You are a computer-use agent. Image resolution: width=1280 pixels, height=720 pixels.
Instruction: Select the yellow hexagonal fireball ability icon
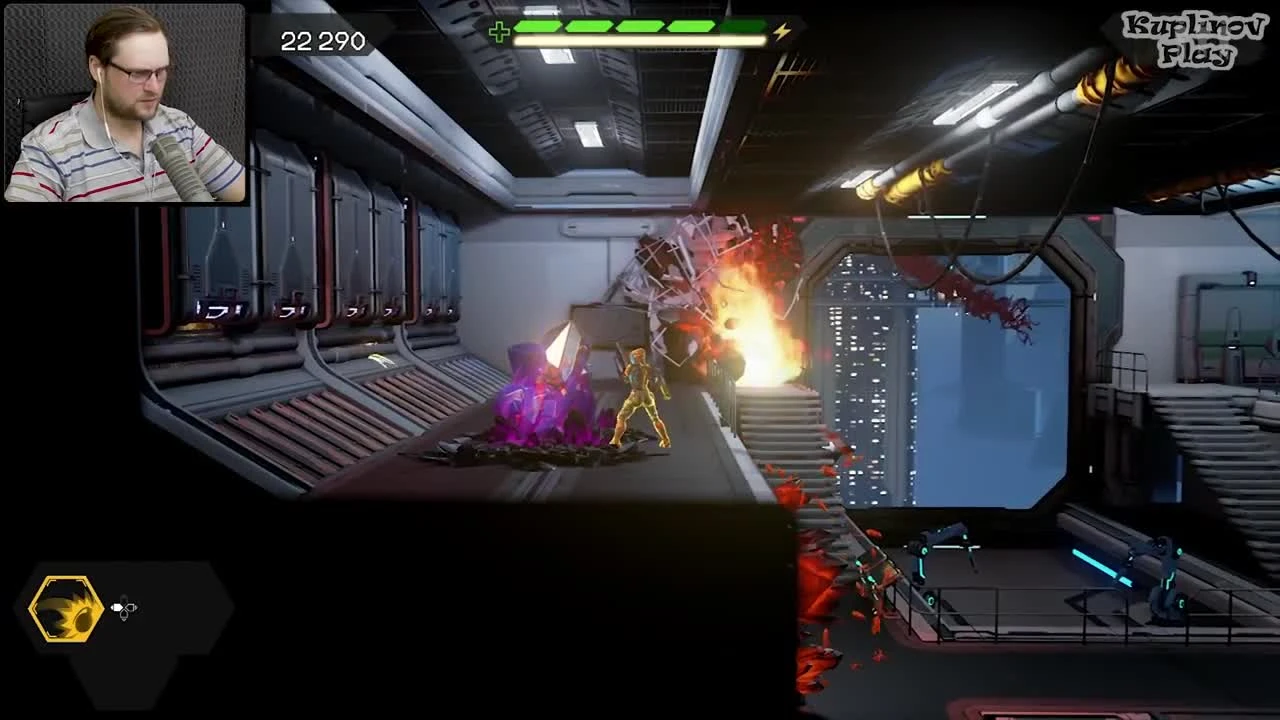[x=66, y=608]
